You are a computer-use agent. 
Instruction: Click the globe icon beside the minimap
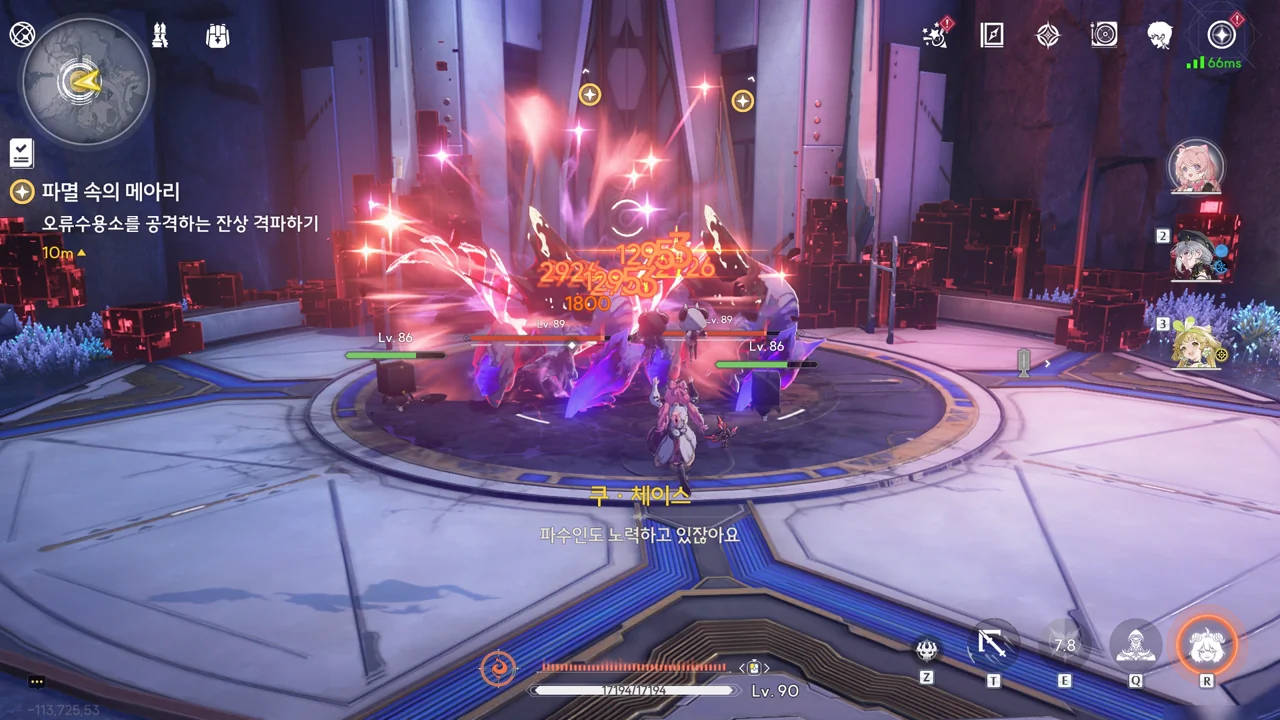click(22, 35)
